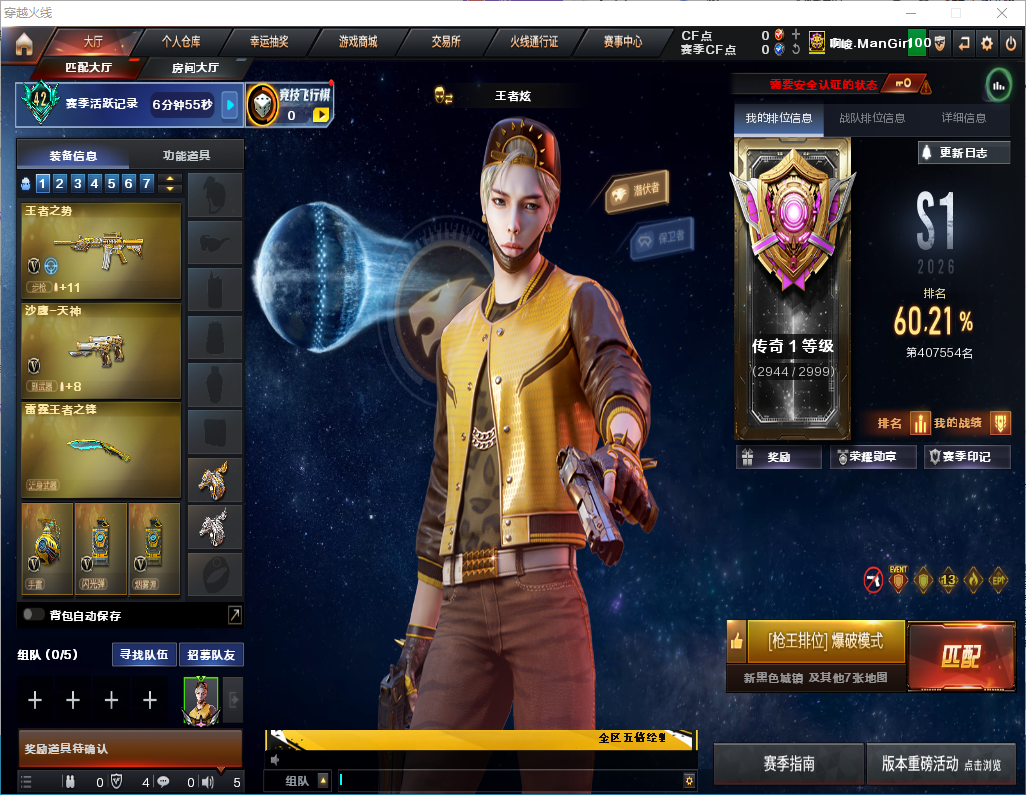Select the 雷霆王者之锋 melee weapon slot
The image size is (1026, 795).
click(x=101, y=448)
